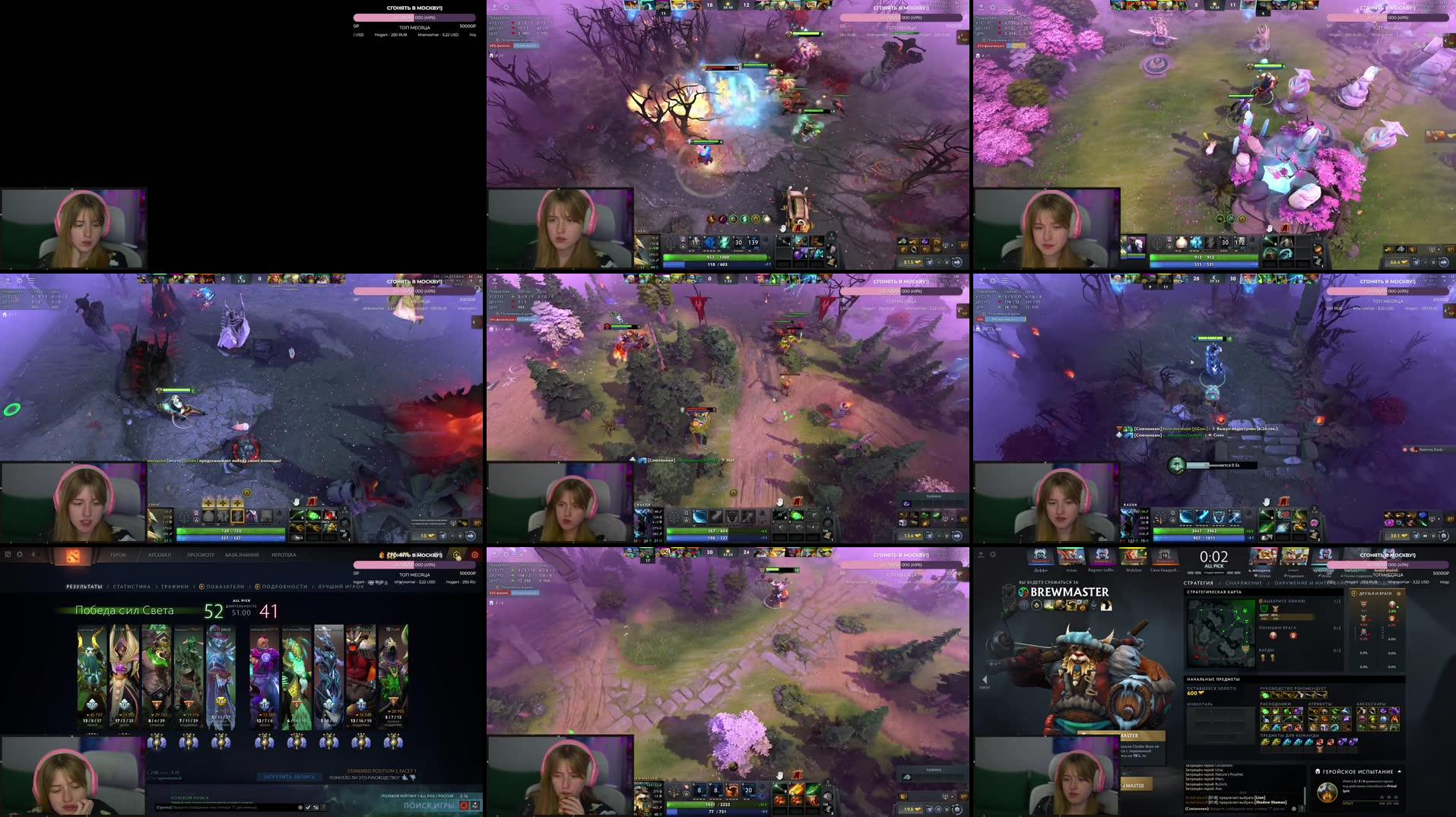
Task: Collapse the ГЕРОЙСКОЕ ИСПЫТАНИЕ panel with its arrow
Action: (1399, 770)
